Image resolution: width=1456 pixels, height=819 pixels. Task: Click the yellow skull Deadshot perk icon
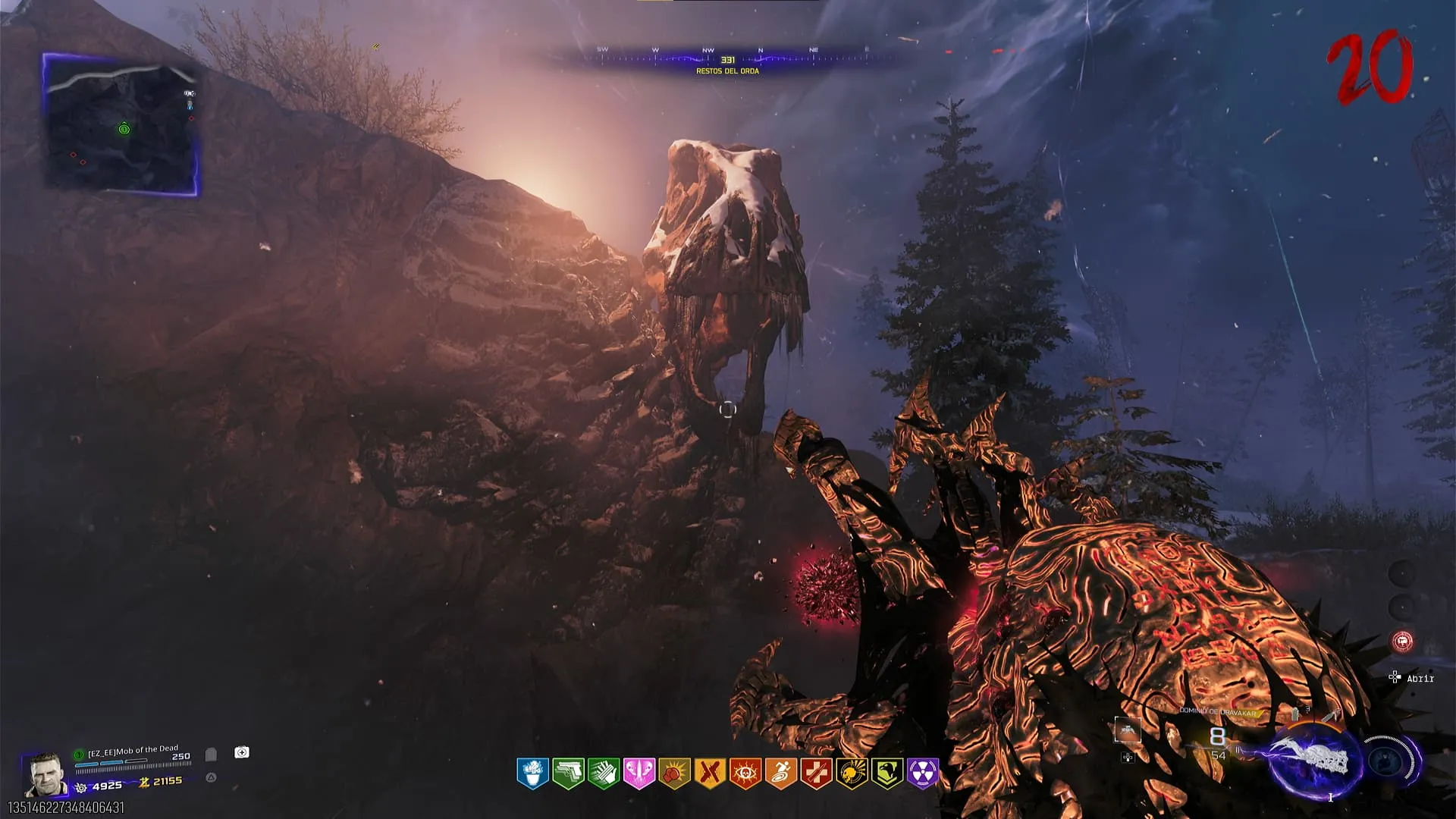(x=852, y=773)
